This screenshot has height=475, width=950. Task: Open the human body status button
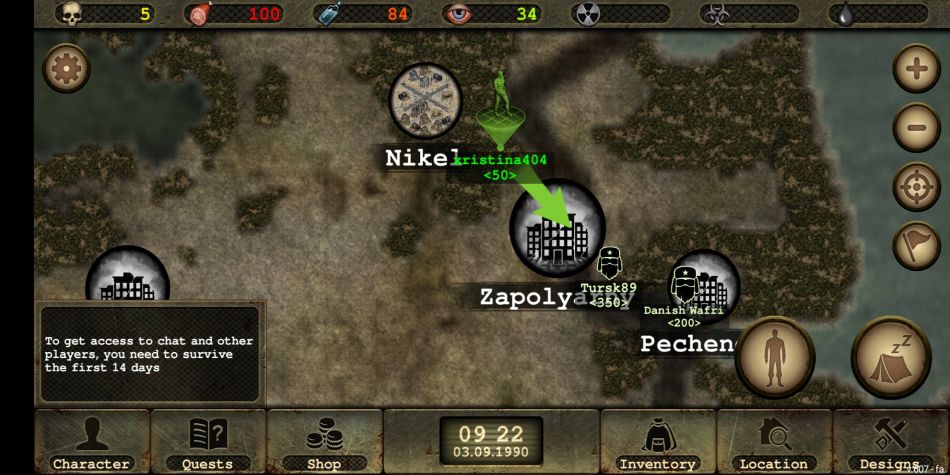(774, 357)
